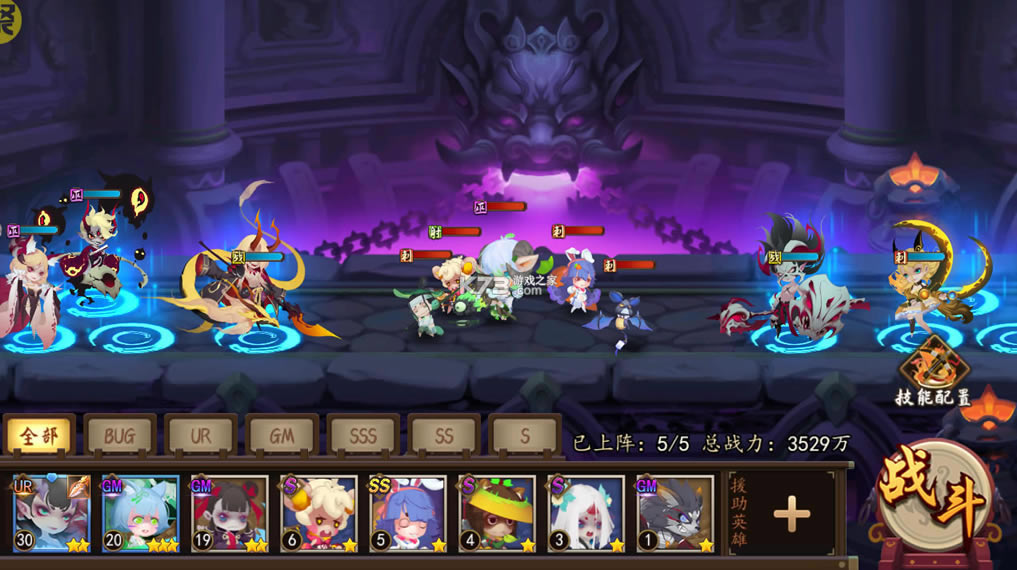The height and width of the screenshot is (570, 1017).
Task: Filter heroes by BUG rarity
Action: (x=120, y=436)
